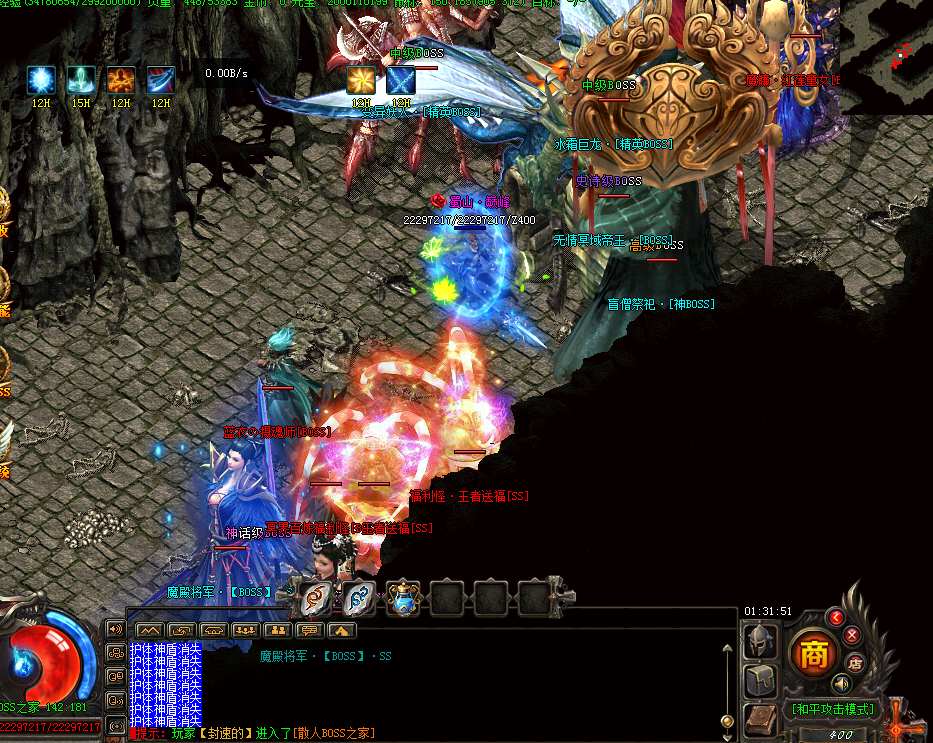Viewport: 933px width, 743px height.
Task: Click the blue crossed chains buff icon
Action: point(401,80)
